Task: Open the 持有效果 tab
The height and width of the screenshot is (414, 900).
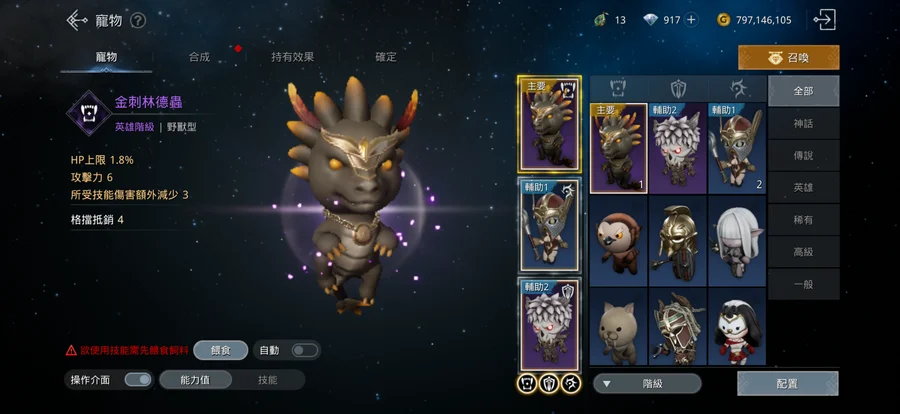Action: [x=291, y=57]
